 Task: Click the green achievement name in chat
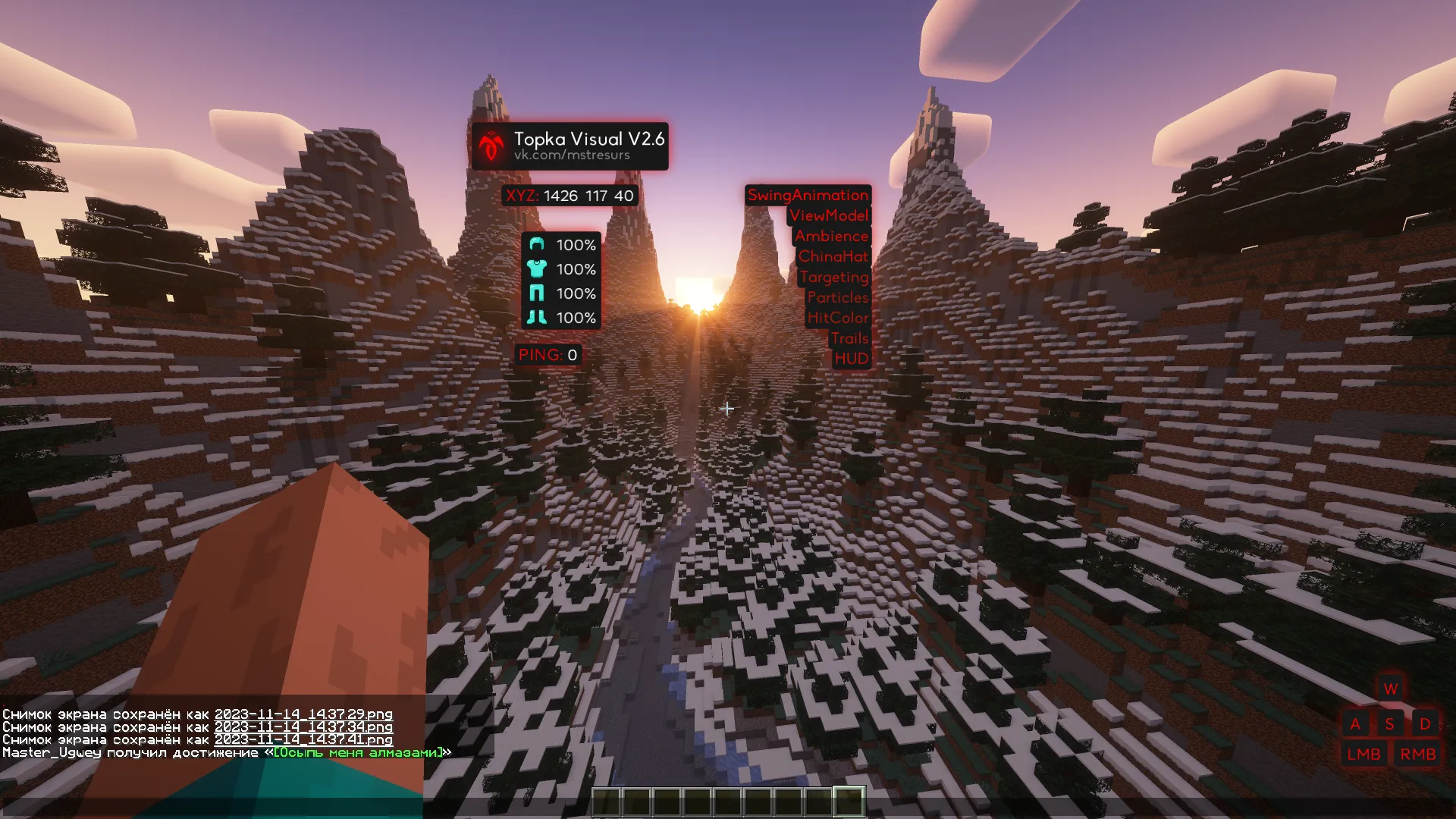click(358, 753)
